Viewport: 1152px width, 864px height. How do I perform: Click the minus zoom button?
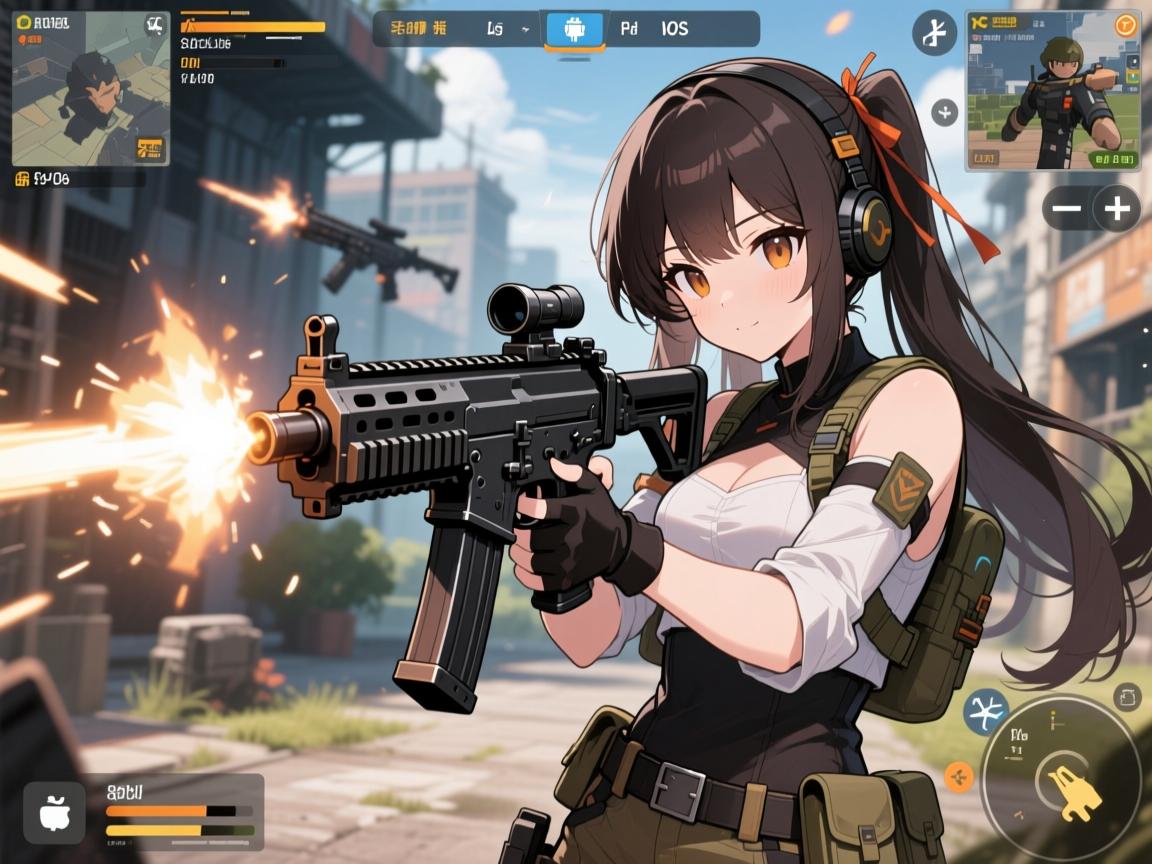1067,209
